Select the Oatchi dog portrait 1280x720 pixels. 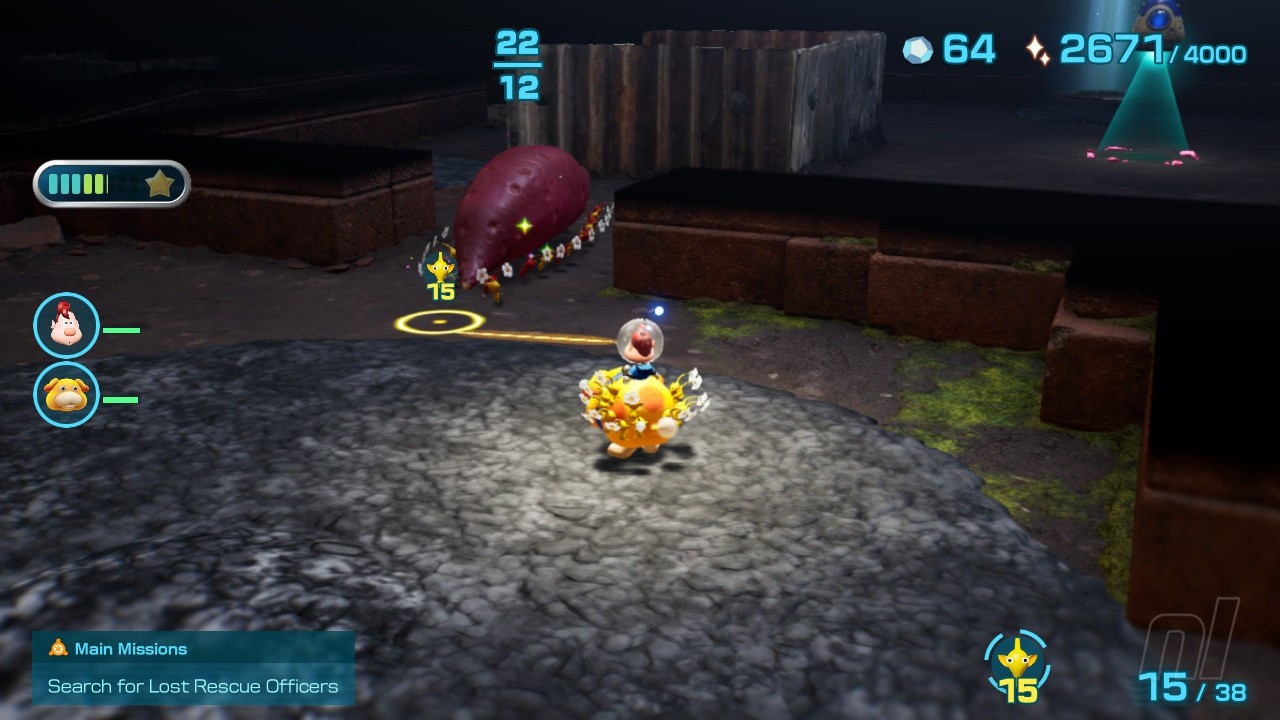pos(66,395)
